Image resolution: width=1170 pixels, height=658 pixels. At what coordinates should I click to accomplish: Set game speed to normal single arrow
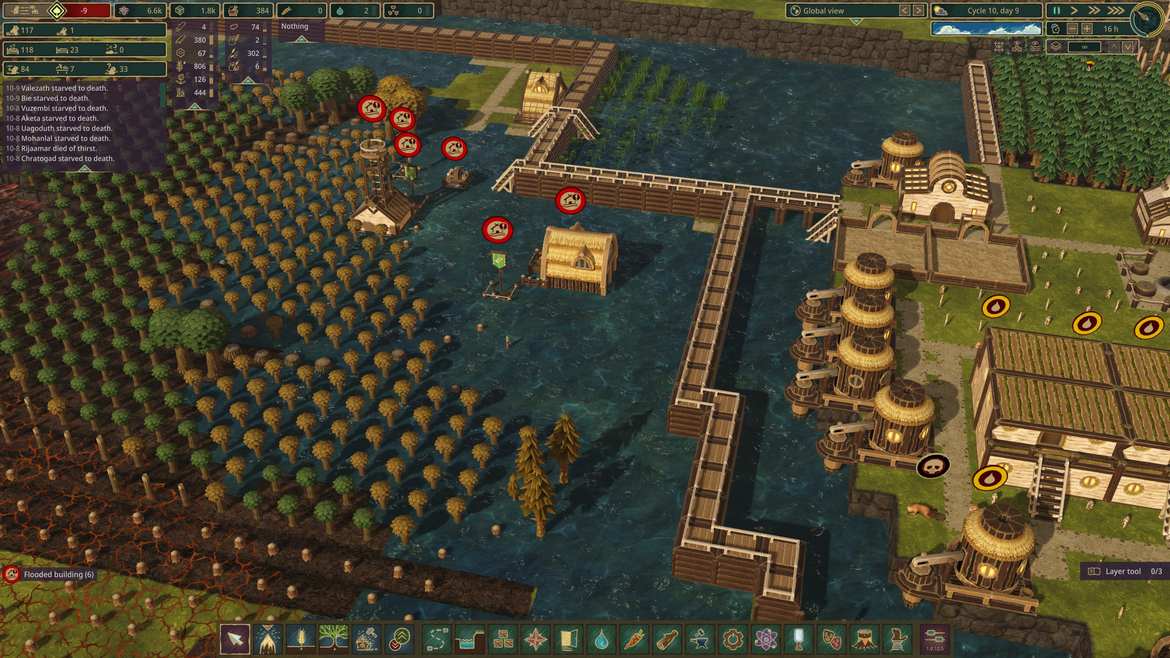click(1074, 10)
